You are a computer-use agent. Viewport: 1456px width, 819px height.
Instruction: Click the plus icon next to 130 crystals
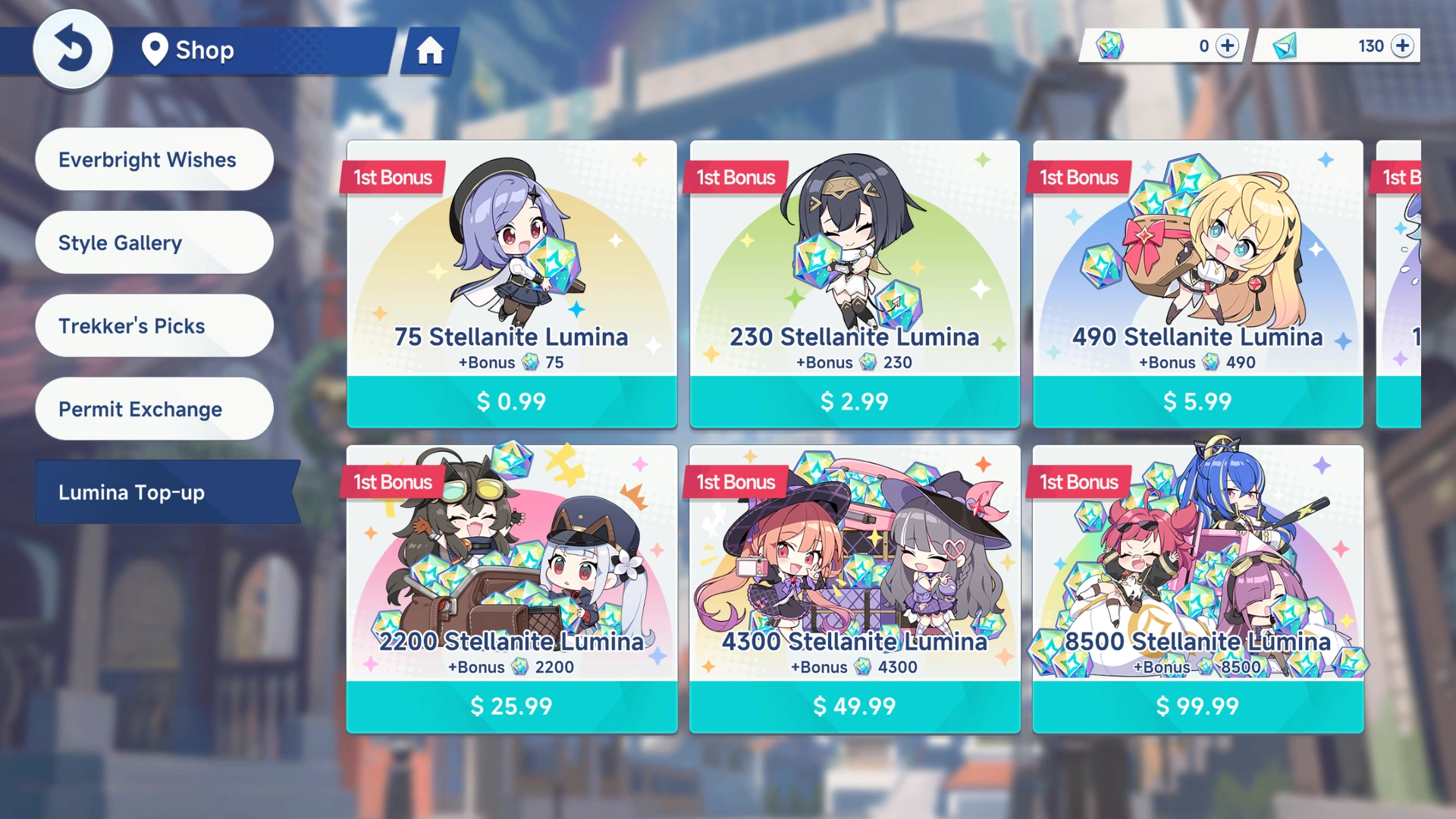coord(1402,45)
